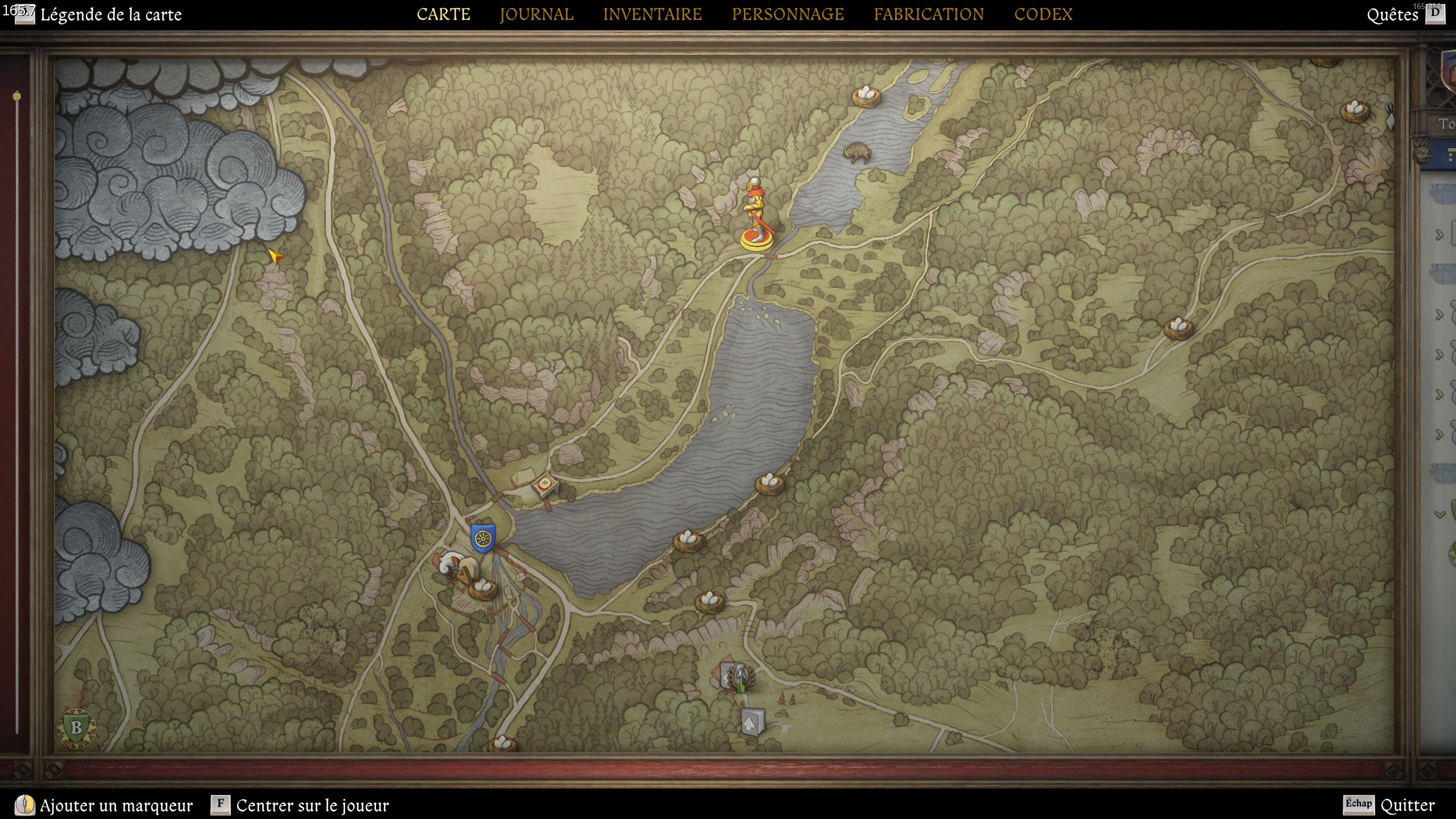Open the FABRICATION tab
The width and height of the screenshot is (1456, 819).
(x=929, y=14)
